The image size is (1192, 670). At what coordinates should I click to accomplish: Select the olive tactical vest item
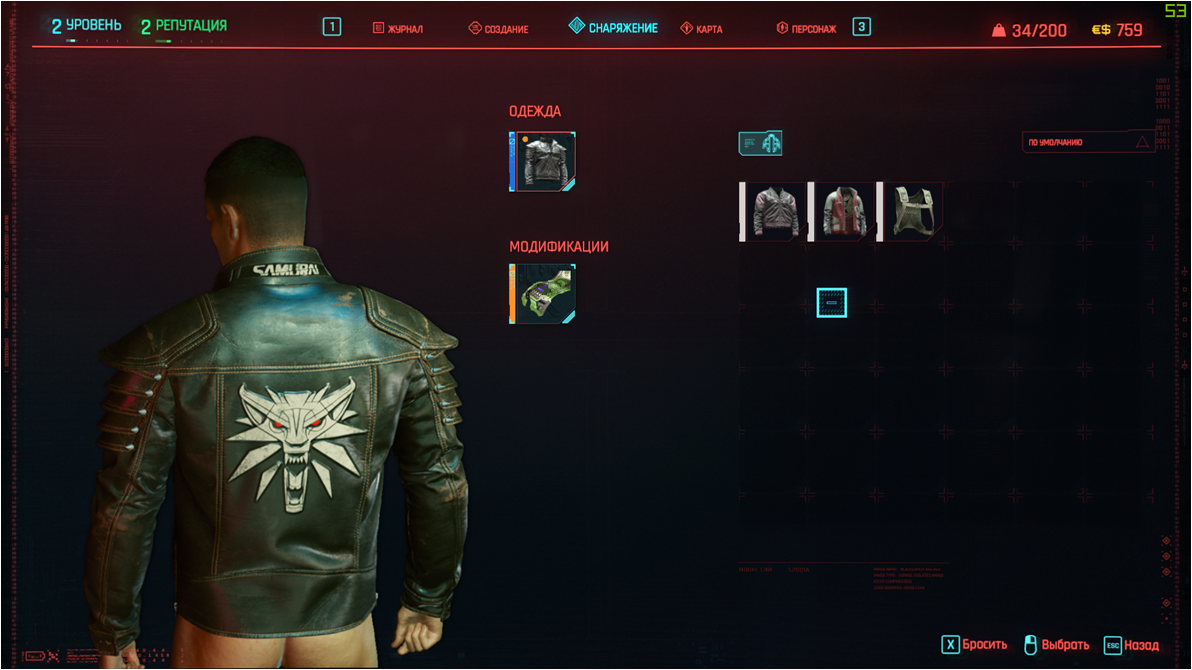pos(911,211)
